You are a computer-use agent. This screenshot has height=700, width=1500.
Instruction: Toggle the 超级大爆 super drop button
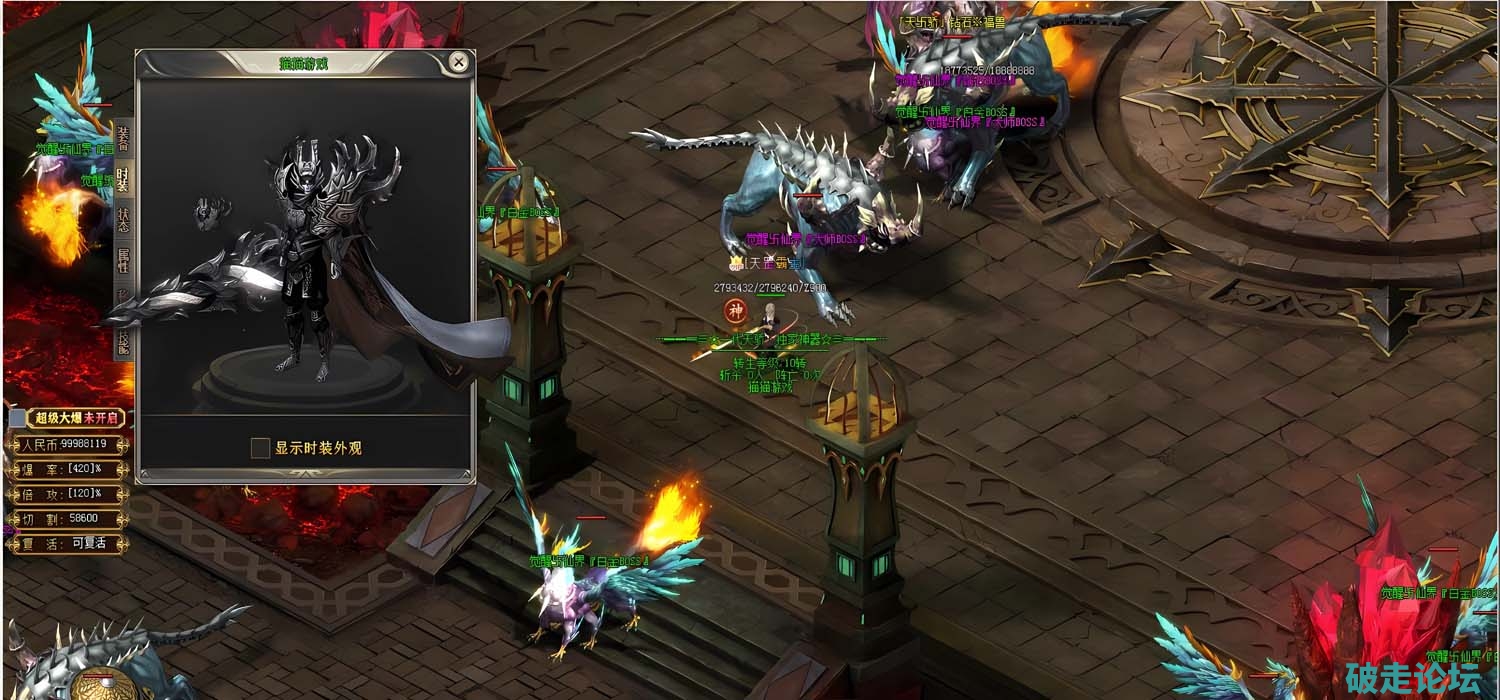pos(69,418)
